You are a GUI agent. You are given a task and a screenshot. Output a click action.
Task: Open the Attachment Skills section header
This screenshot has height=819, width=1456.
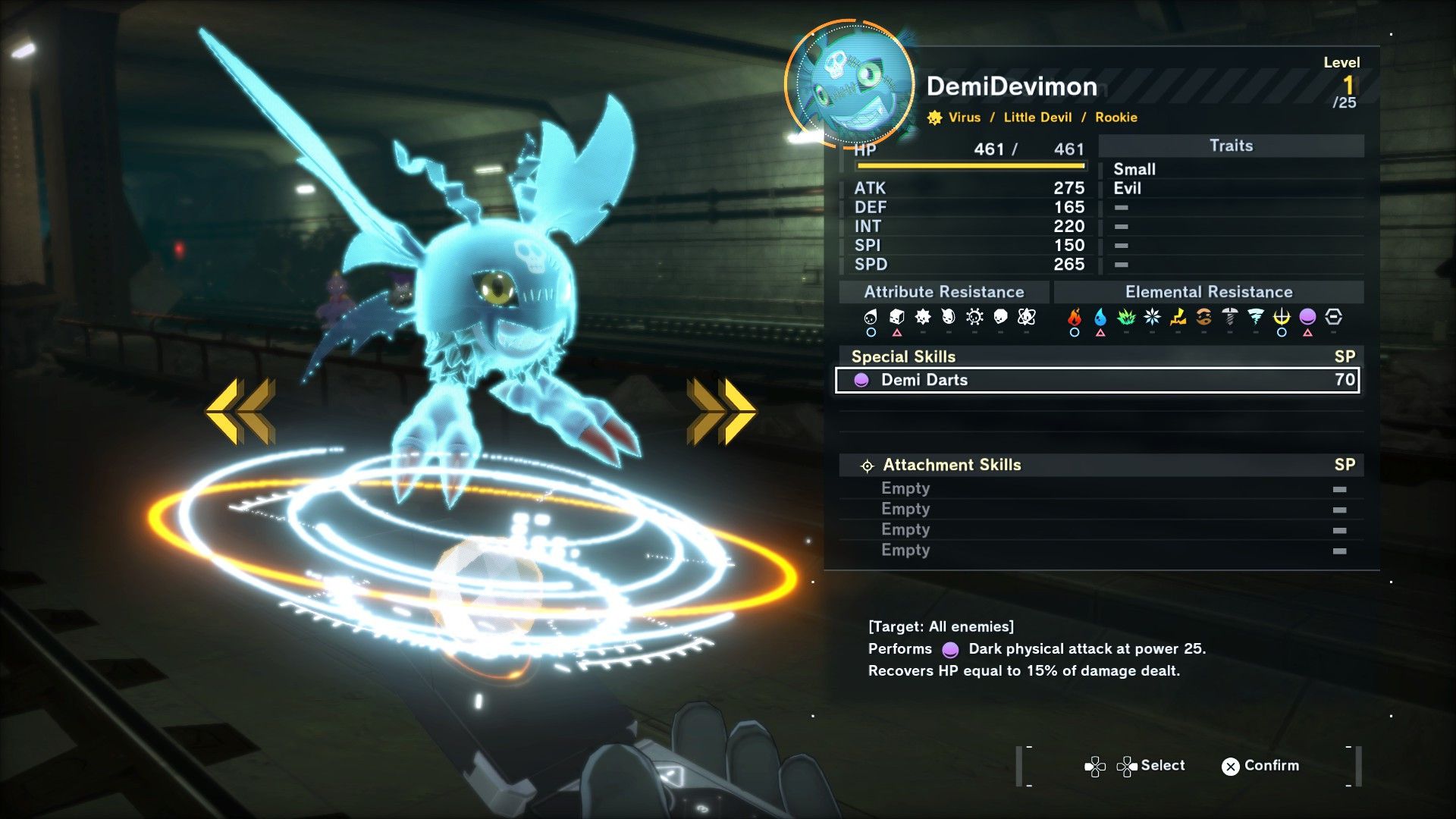(x=951, y=465)
